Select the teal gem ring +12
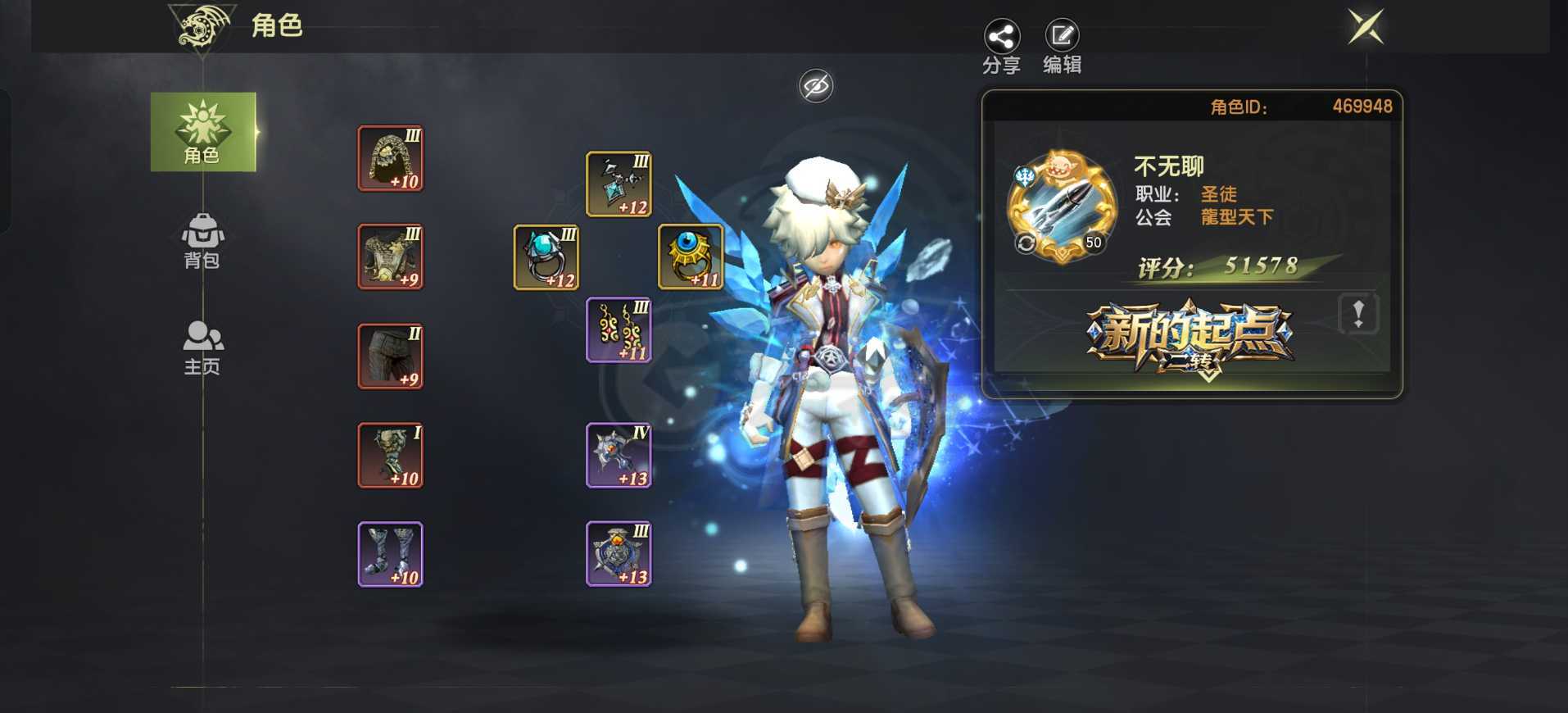 pyautogui.click(x=546, y=257)
